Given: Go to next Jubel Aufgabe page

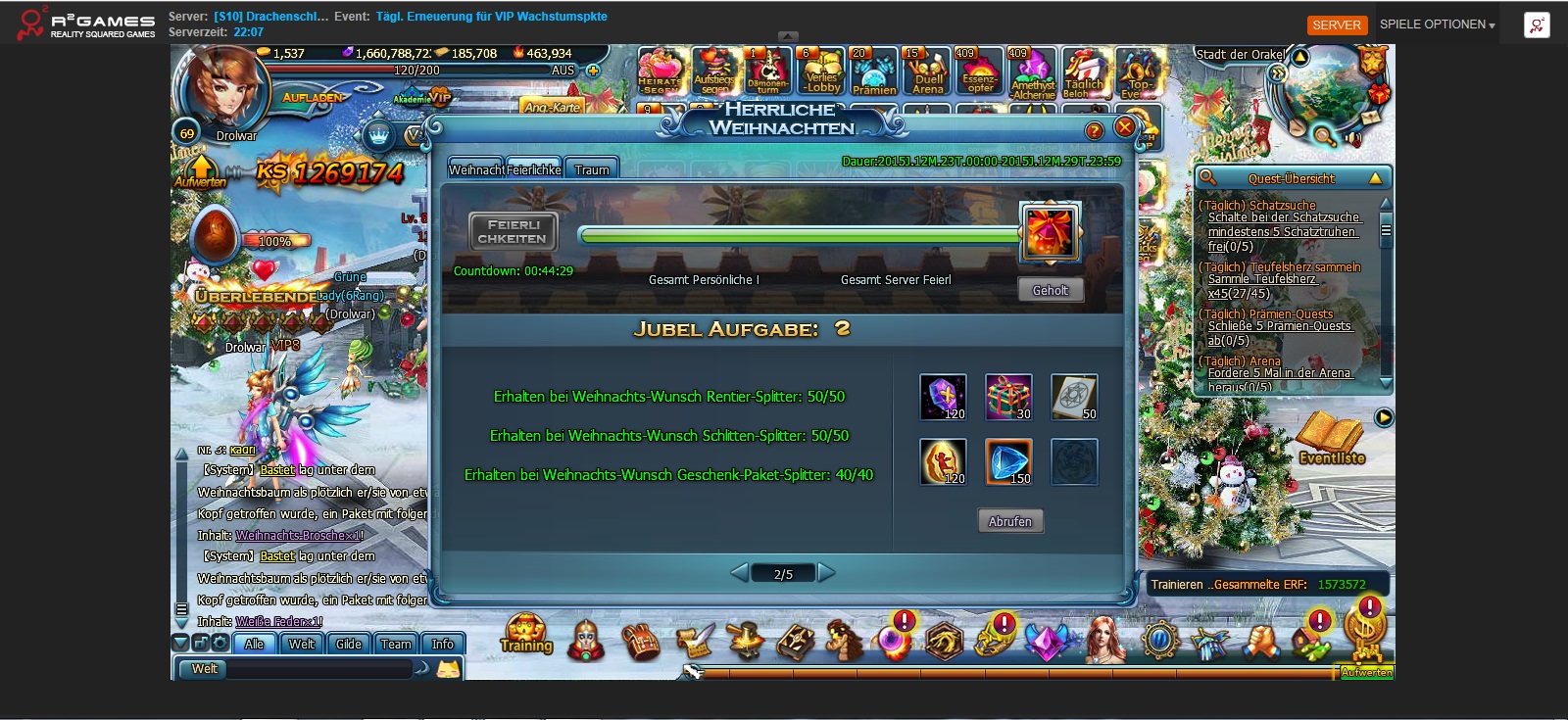Looking at the screenshot, I should pyautogui.click(x=827, y=573).
